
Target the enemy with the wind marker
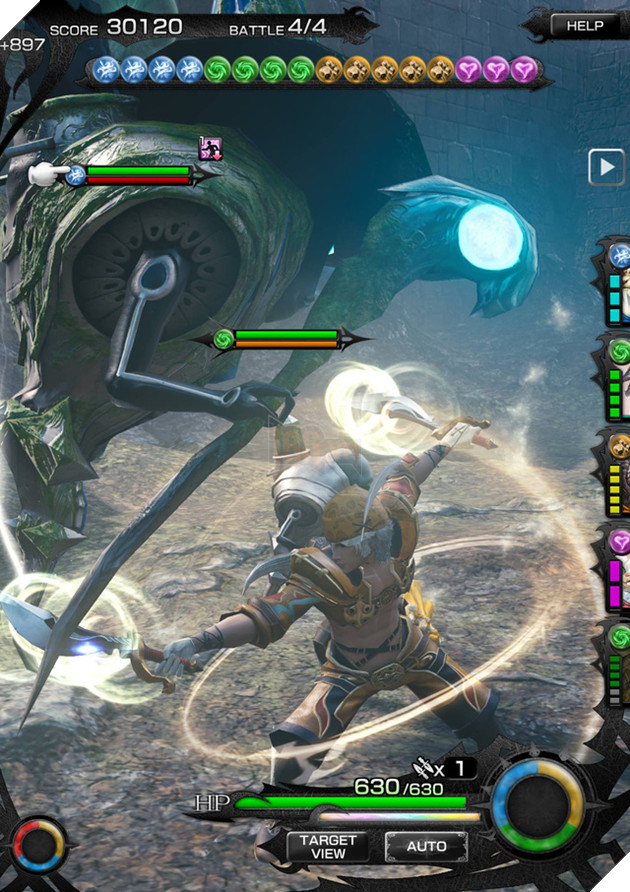tap(224, 339)
